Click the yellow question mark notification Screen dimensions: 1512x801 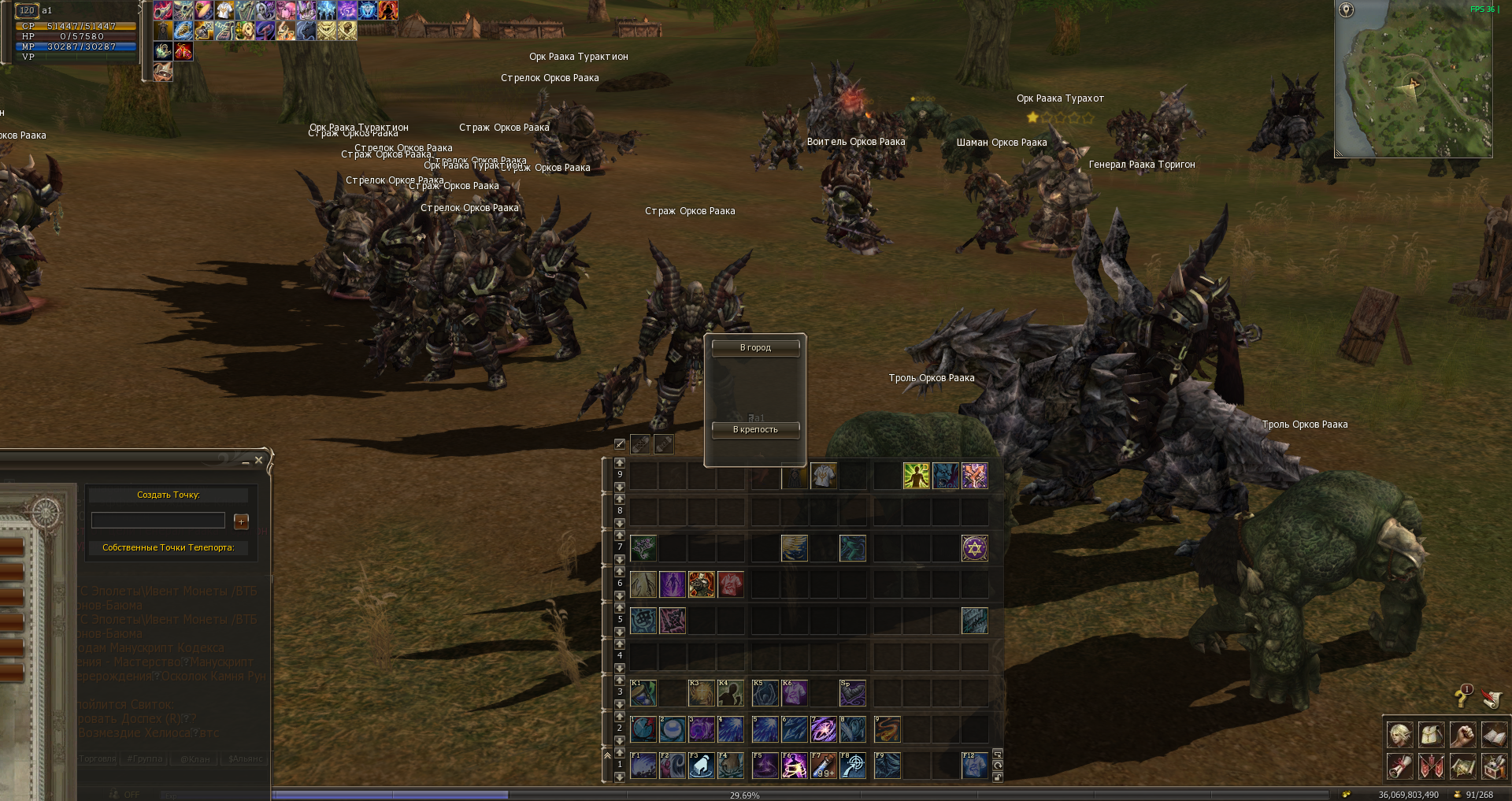pos(1462,696)
